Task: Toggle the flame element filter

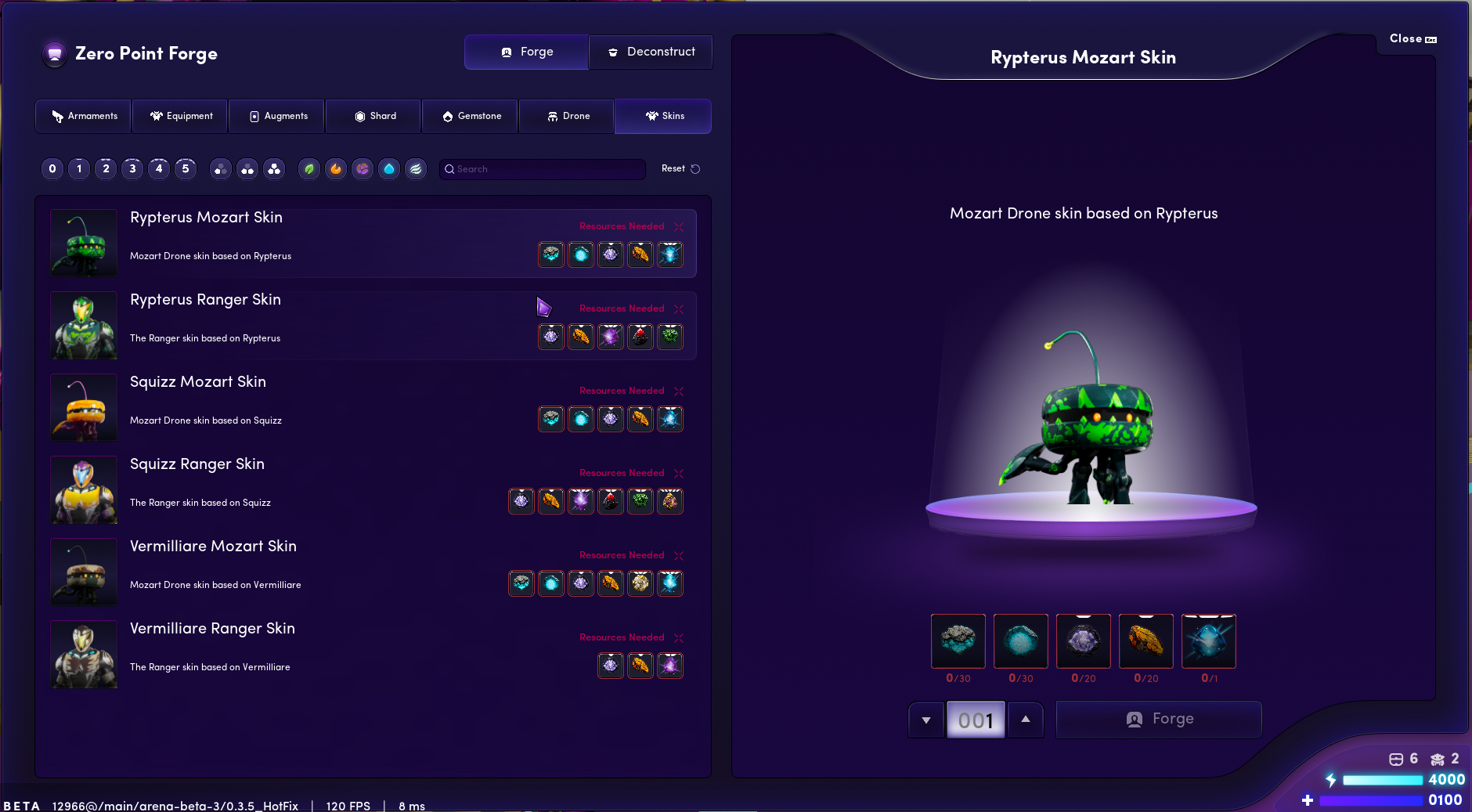Action: click(x=336, y=168)
